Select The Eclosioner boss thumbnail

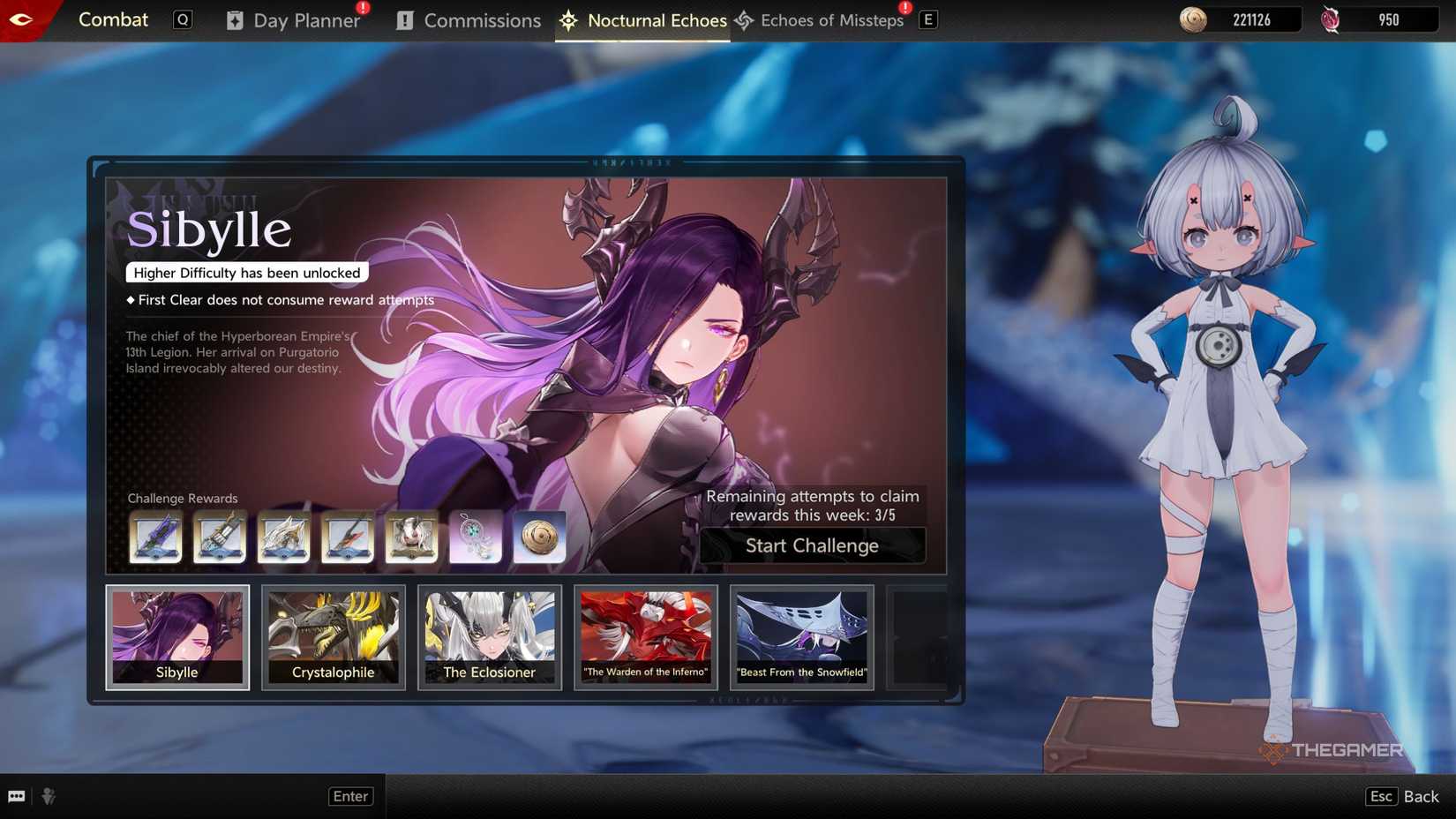490,637
